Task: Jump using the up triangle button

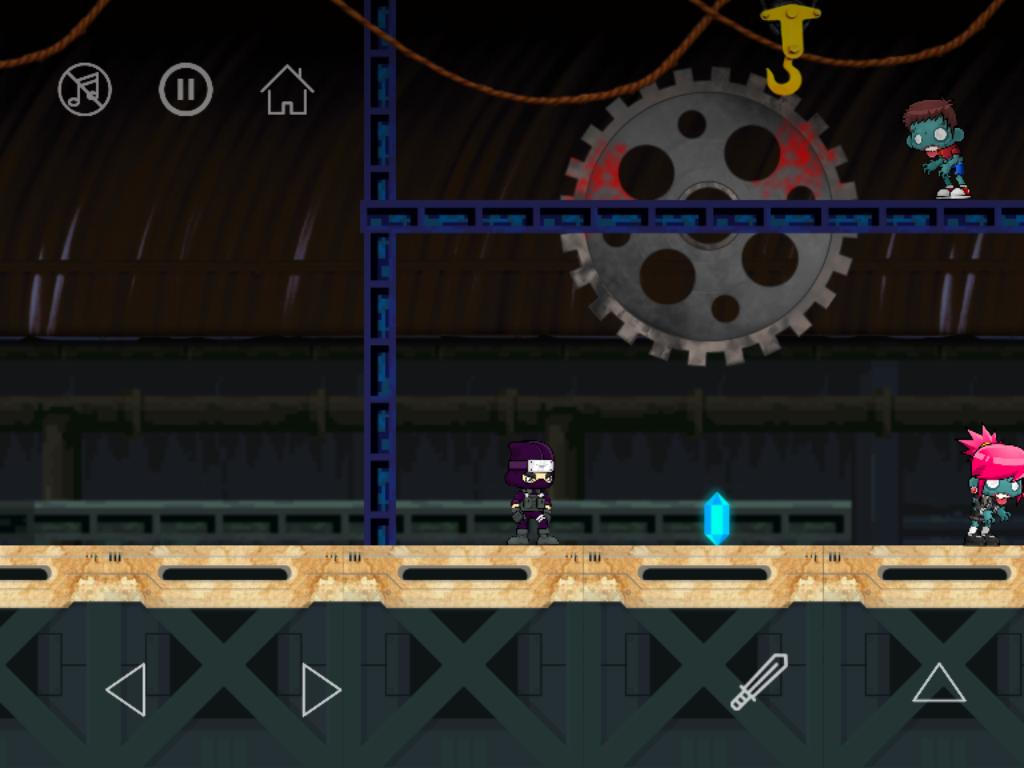Action: tap(938, 683)
